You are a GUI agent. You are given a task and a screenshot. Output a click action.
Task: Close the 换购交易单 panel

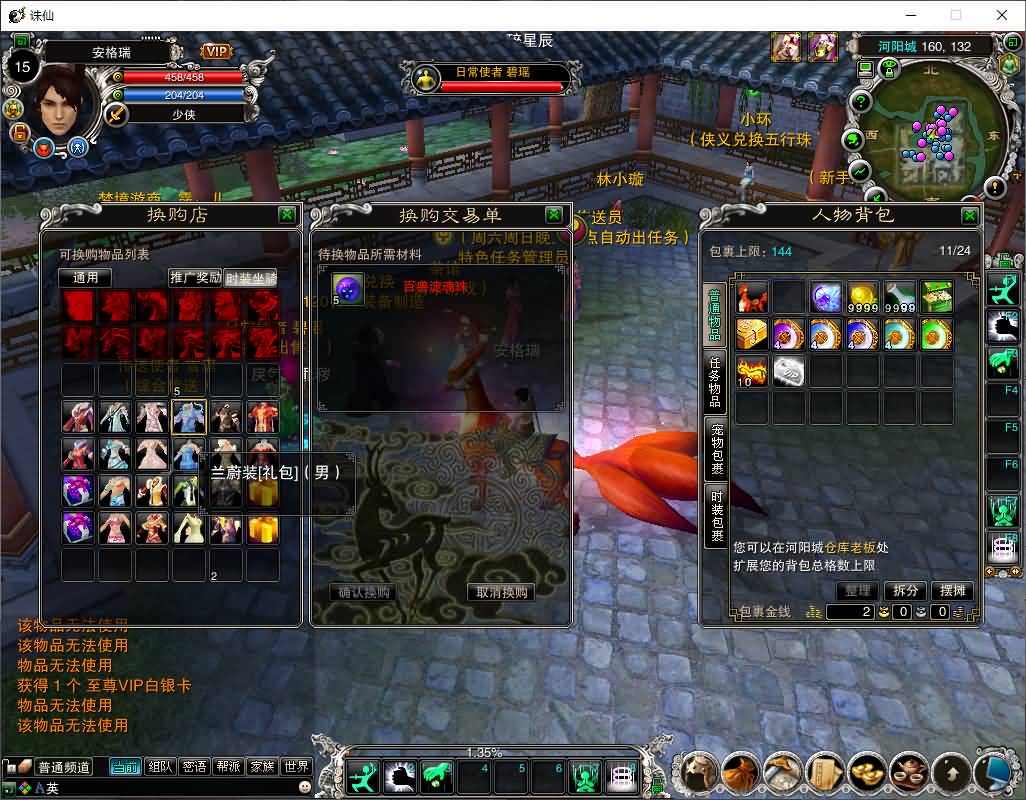point(554,215)
